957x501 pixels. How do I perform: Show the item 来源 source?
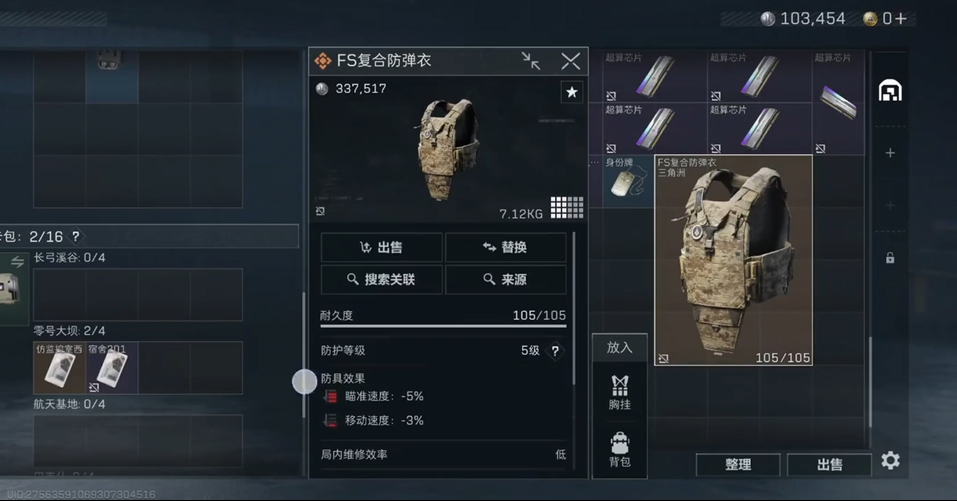click(505, 279)
